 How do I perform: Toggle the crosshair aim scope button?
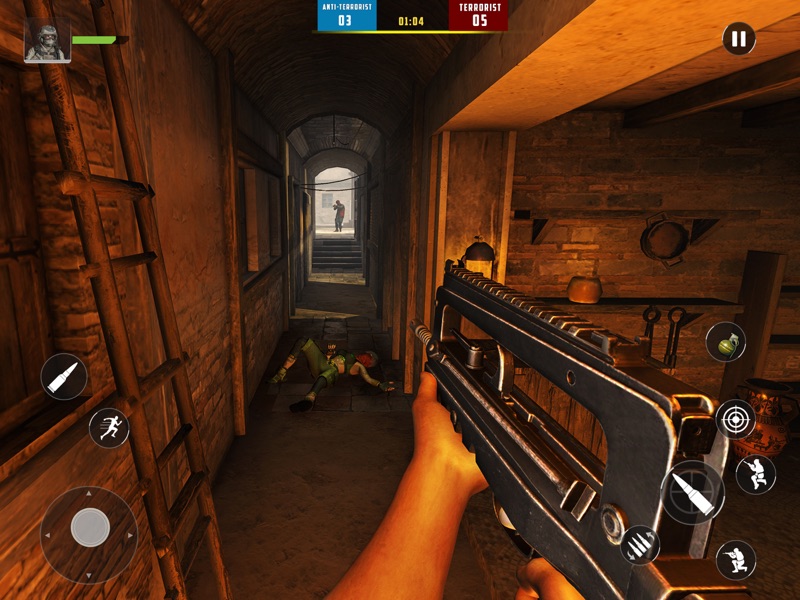click(x=735, y=419)
